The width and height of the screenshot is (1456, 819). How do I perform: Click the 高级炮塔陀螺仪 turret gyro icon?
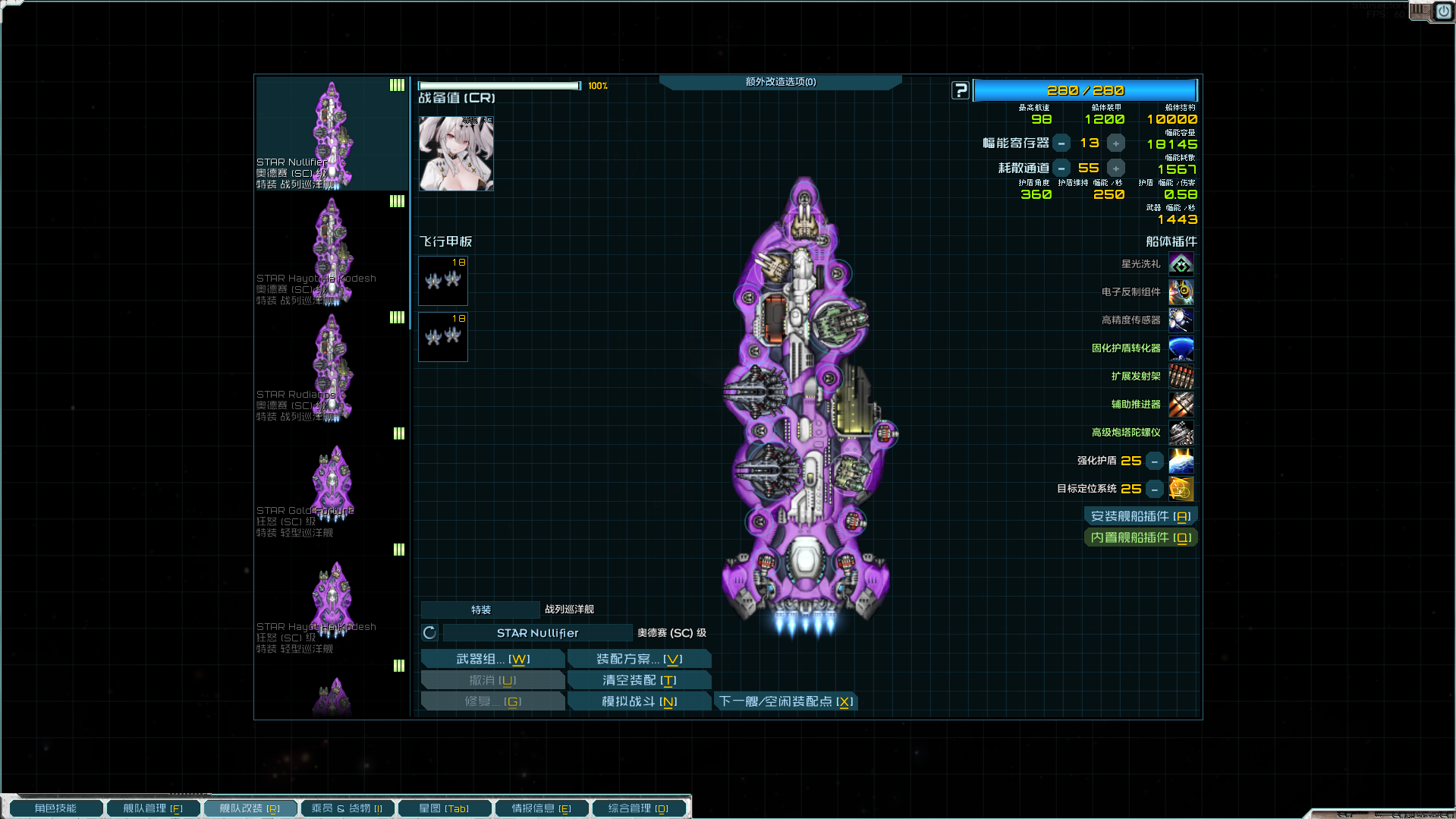(x=1181, y=433)
